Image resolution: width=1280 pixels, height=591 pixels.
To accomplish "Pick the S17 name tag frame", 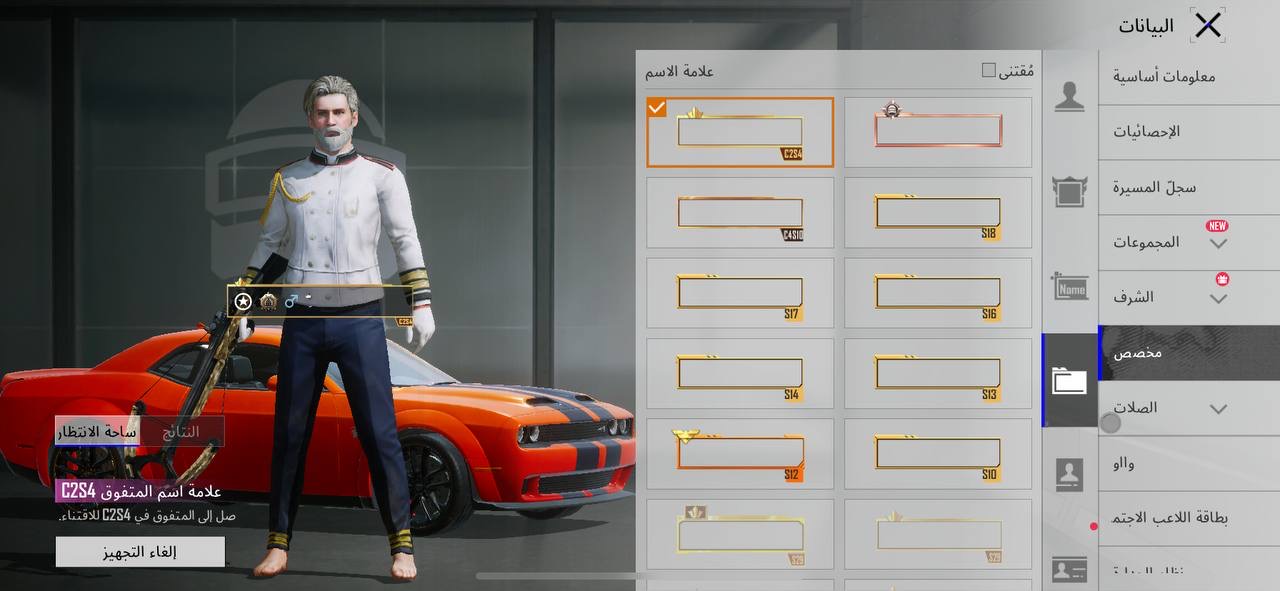I will (740, 293).
